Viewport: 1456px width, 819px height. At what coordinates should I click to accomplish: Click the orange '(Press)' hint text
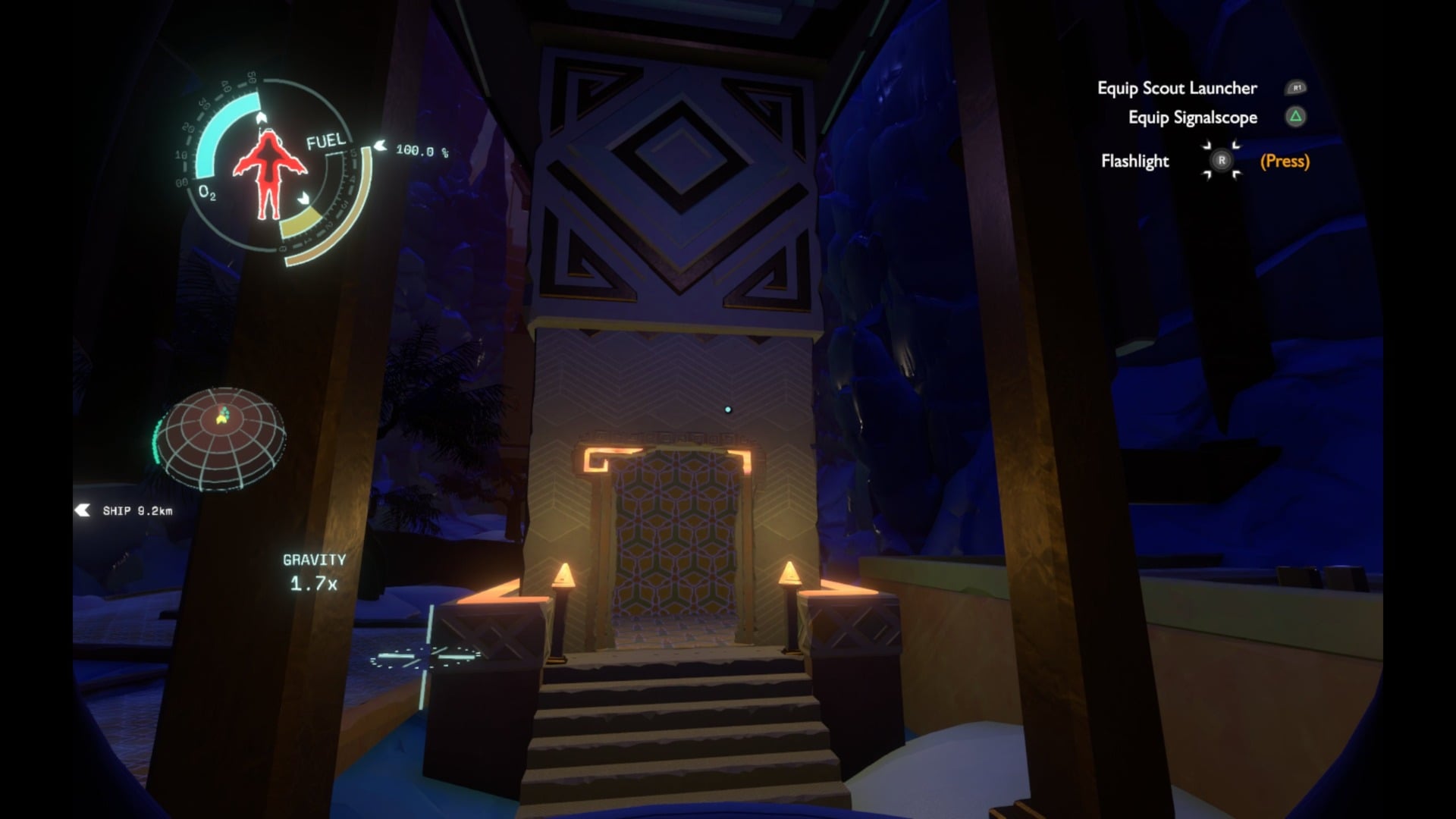1284,162
